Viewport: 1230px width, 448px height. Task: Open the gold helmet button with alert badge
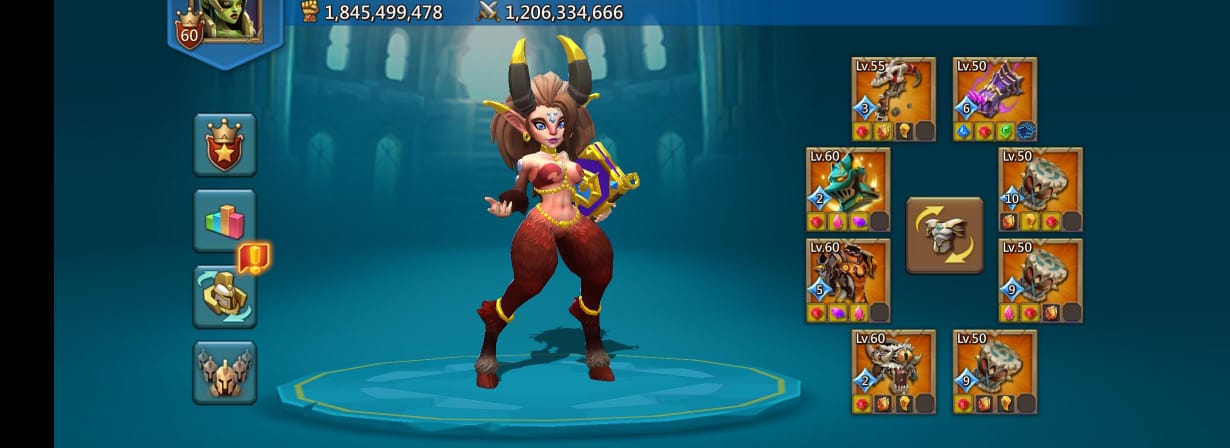224,297
